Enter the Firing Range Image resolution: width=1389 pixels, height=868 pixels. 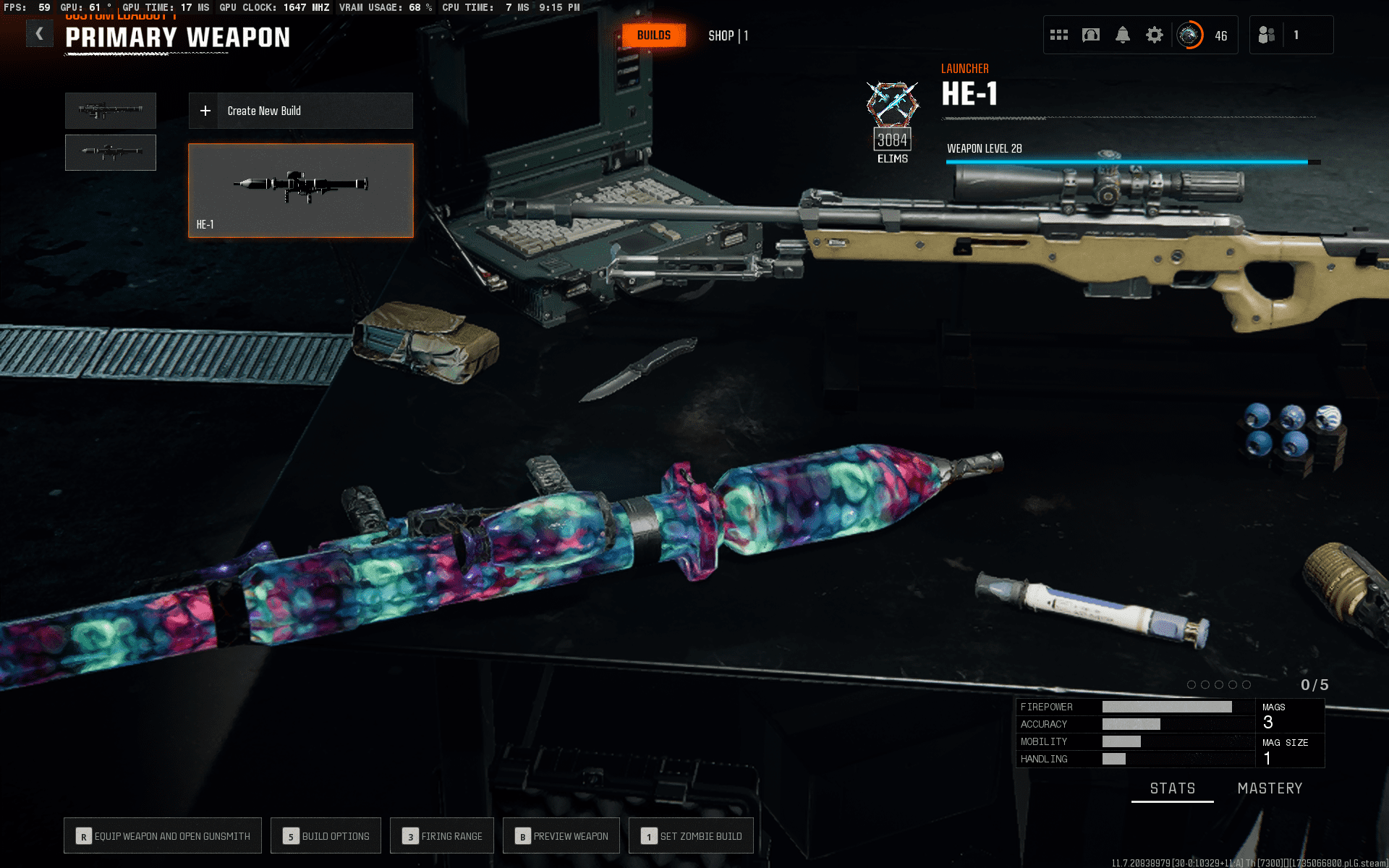[x=442, y=836]
